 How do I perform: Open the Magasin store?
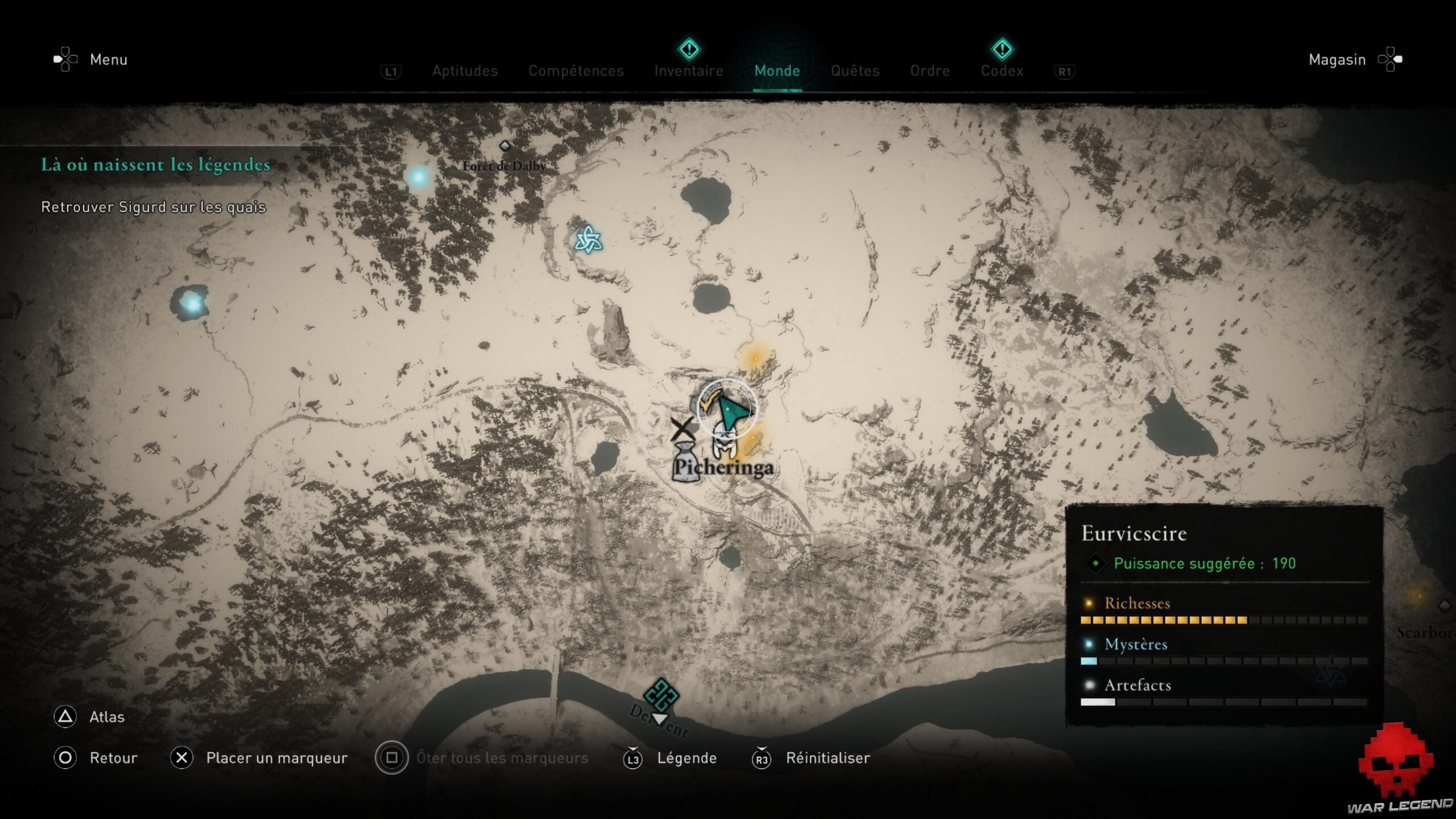point(1337,59)
